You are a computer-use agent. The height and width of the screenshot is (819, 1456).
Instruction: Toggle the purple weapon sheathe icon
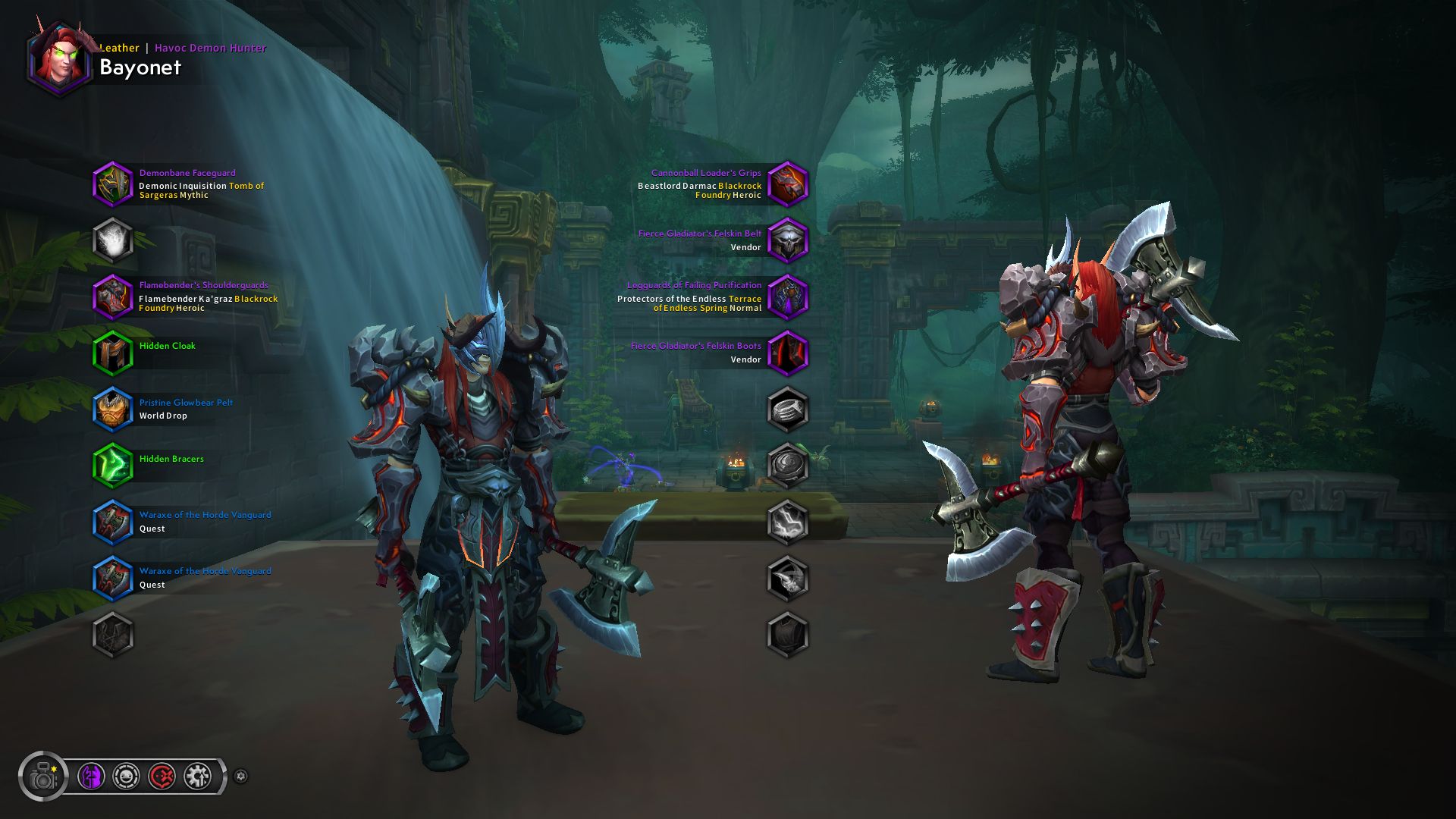92,777
